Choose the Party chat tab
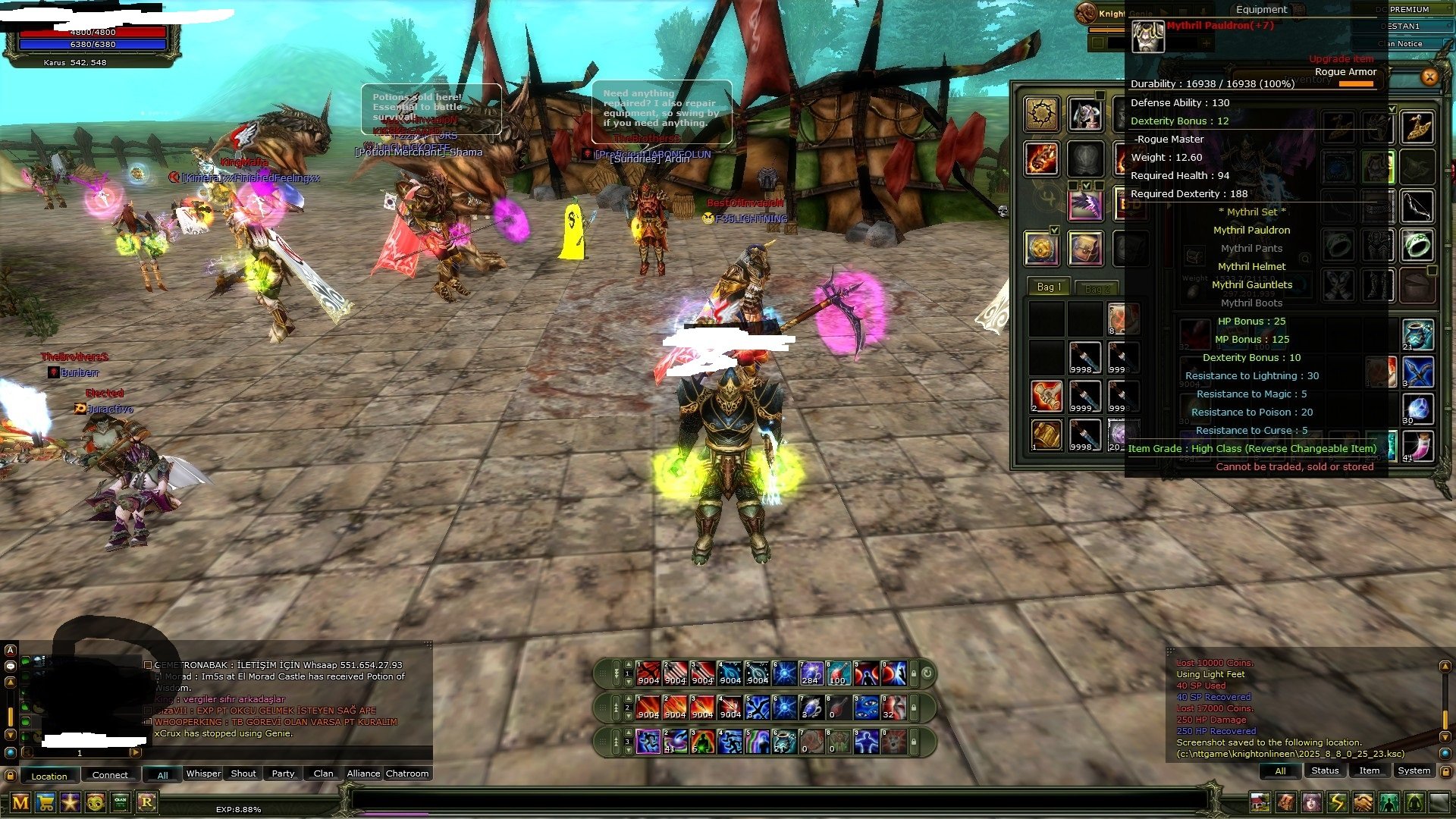The height and width of the screenshot is (819, 1456). coord(283,773)
